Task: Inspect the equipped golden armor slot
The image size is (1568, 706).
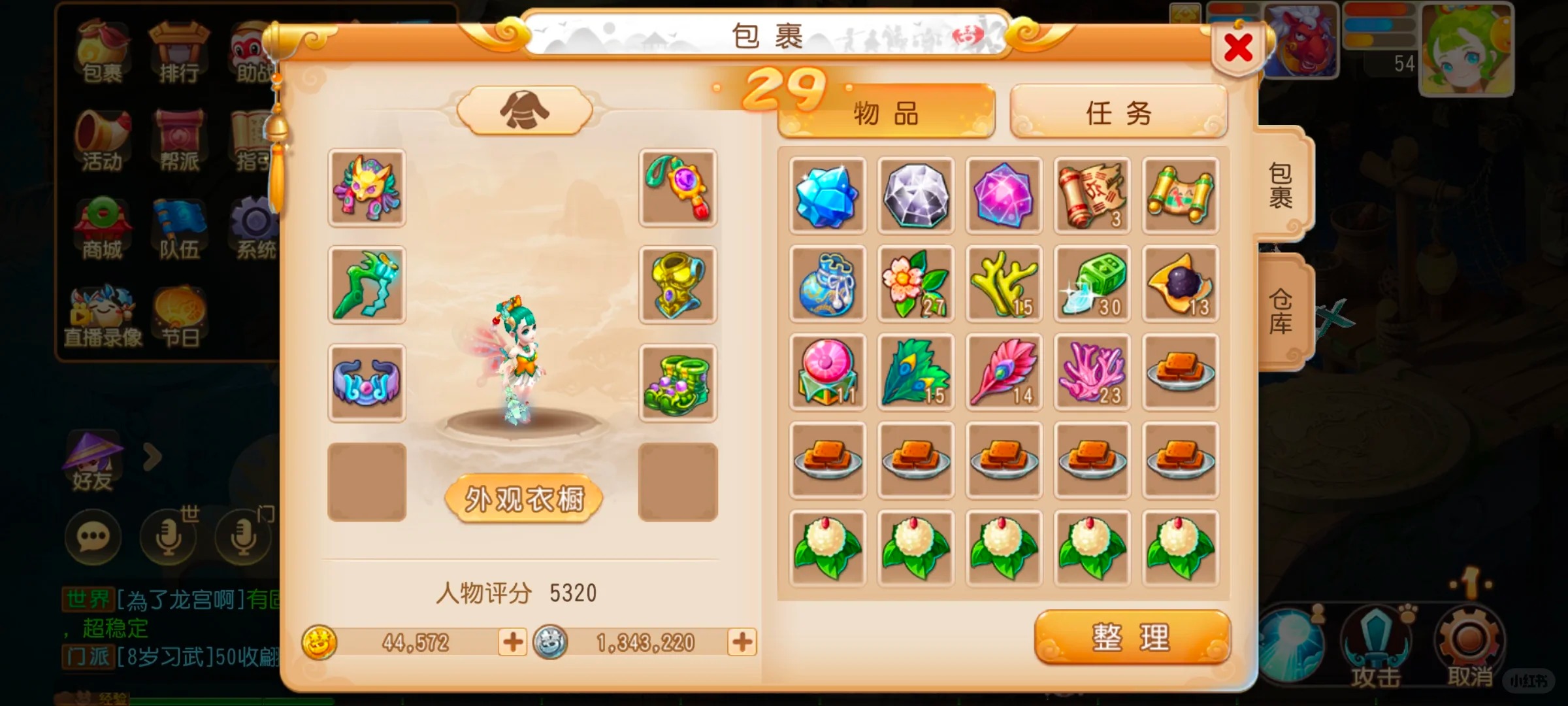Action: coord(678,285)
